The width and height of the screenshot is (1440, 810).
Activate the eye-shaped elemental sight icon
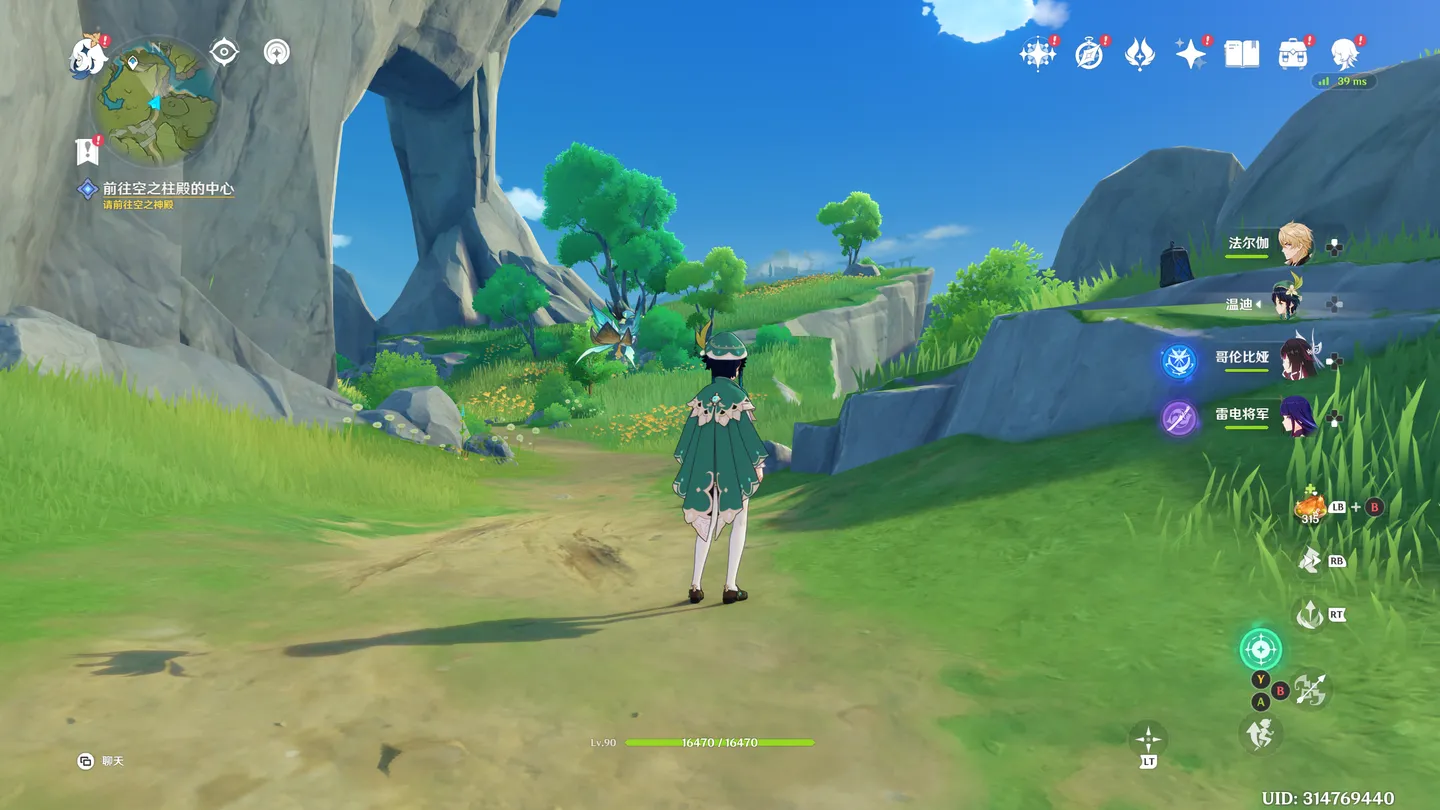click(x=224, y=52)
